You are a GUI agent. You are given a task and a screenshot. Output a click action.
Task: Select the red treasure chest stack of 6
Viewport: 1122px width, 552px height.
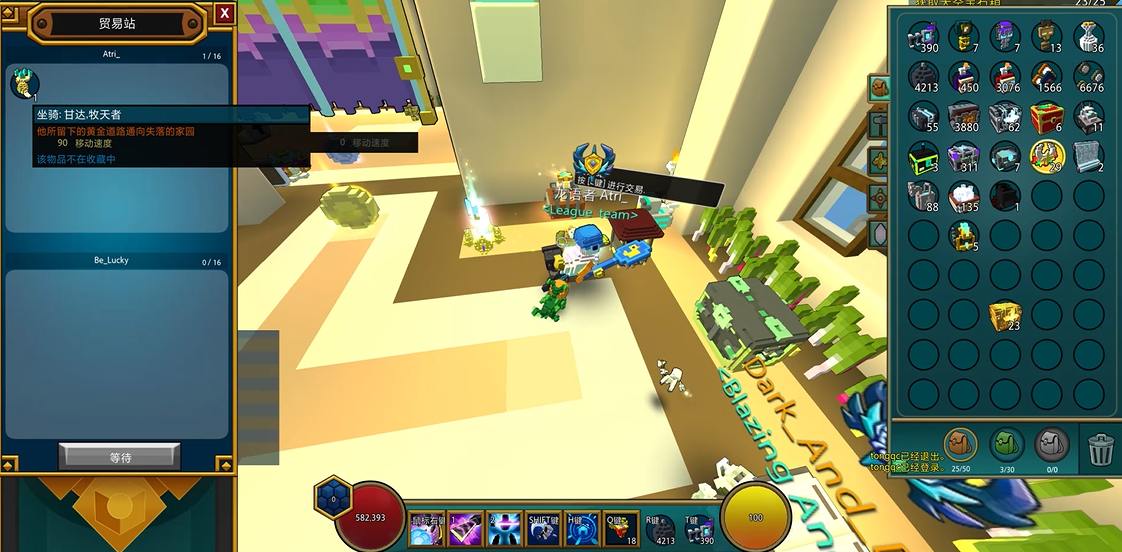click(1045, 117)
